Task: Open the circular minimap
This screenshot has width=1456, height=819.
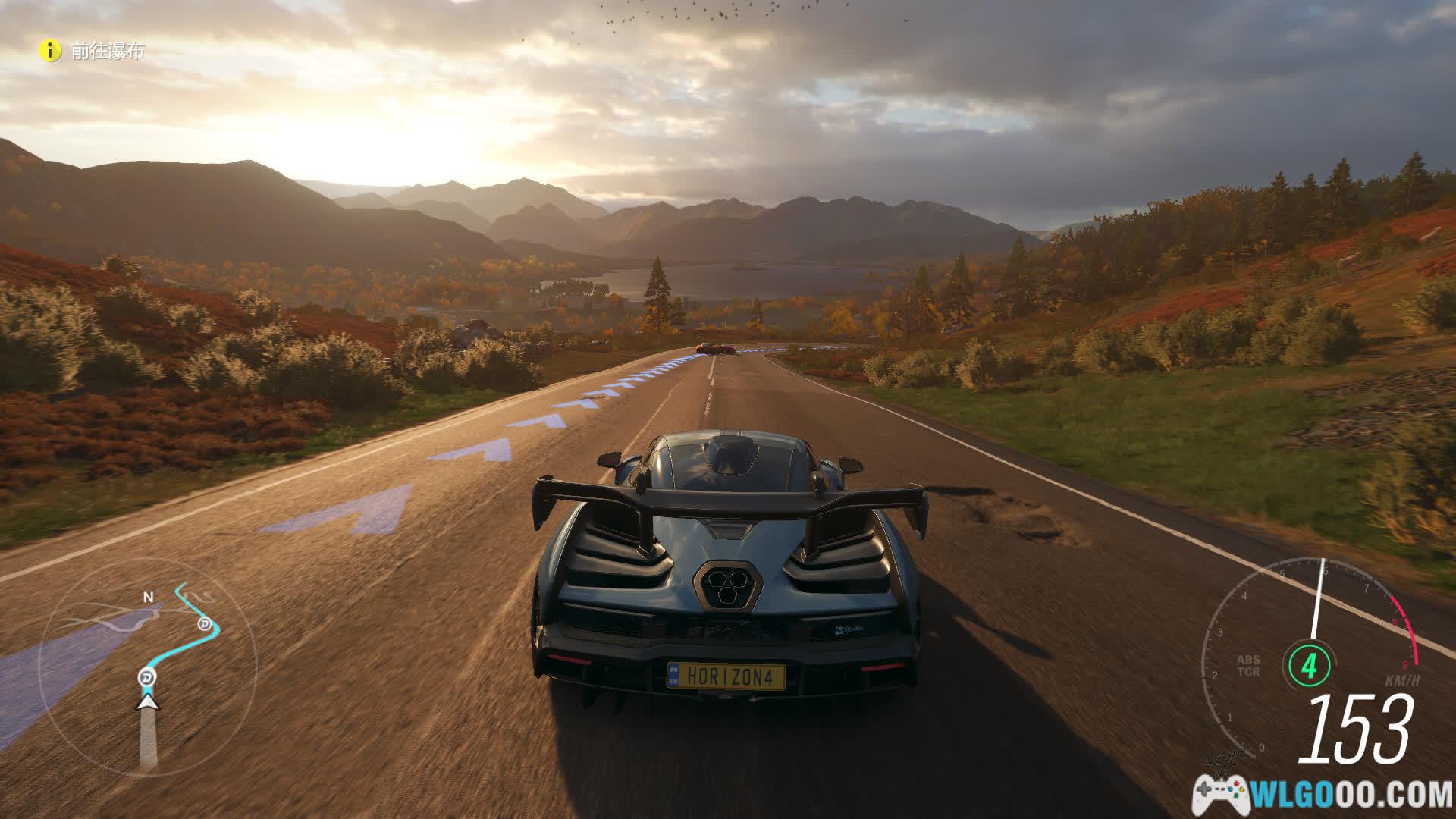Action: point(147,667)
